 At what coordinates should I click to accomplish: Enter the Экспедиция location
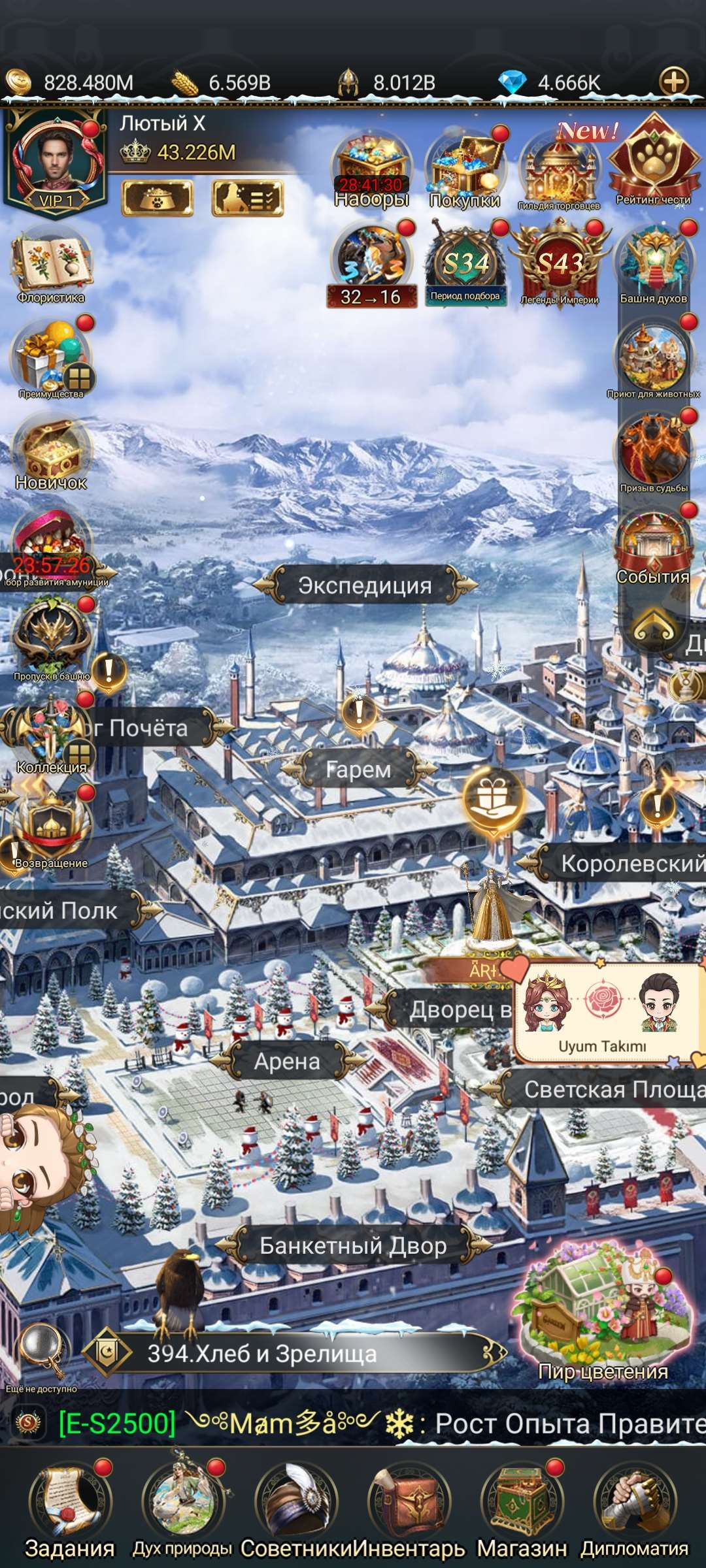point(365,585)
